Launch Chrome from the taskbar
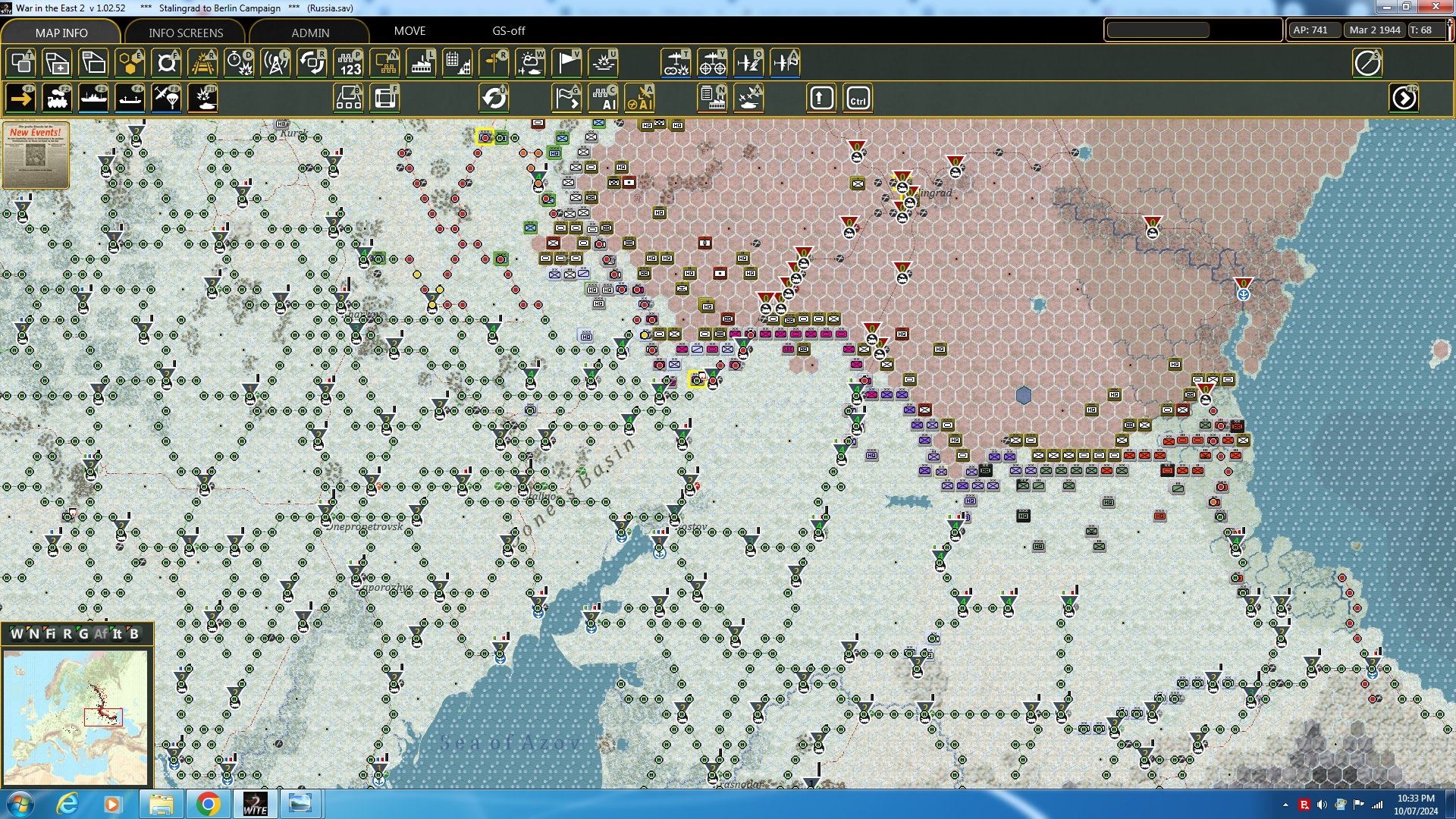Viewport: 1456px width, 819px height. click(209, 803)
